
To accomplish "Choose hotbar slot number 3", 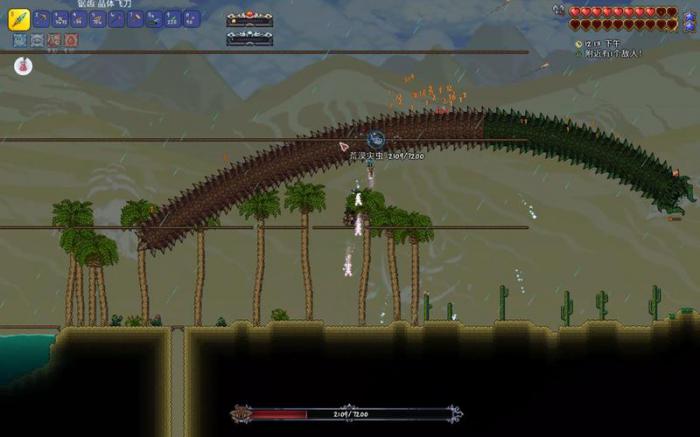I will (61, 19).
